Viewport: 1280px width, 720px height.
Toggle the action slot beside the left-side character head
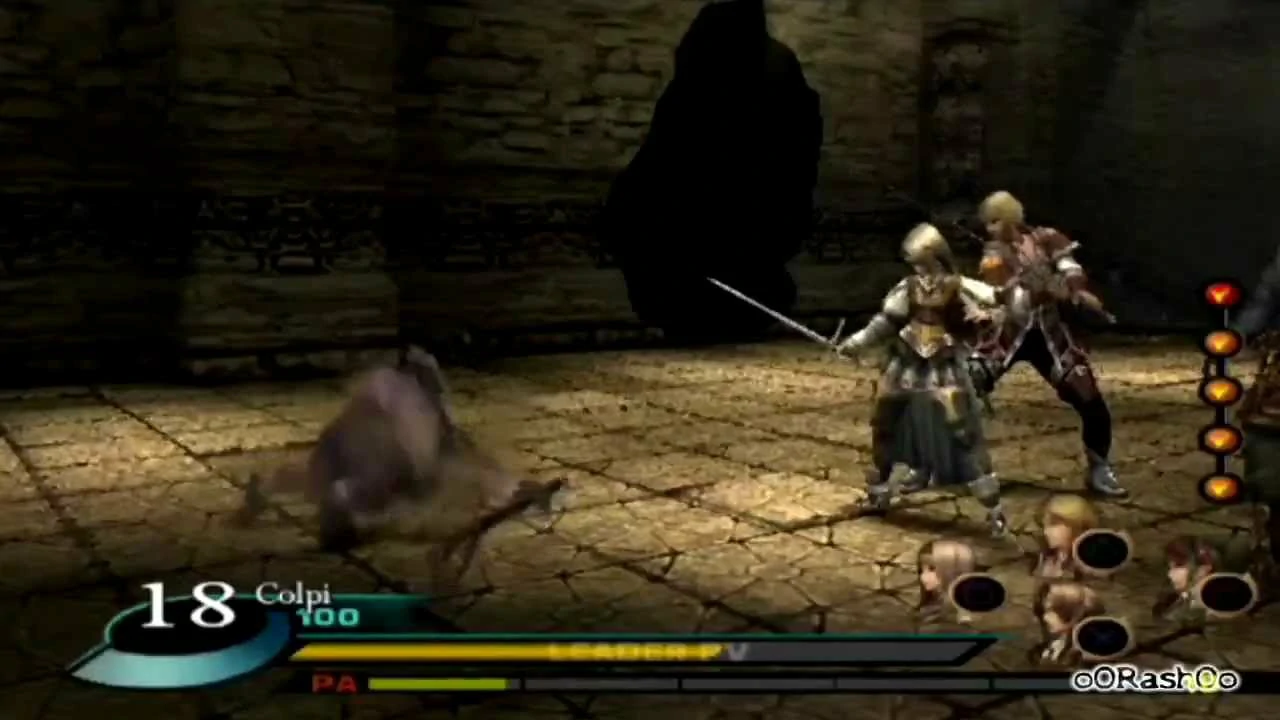(978, 596)
